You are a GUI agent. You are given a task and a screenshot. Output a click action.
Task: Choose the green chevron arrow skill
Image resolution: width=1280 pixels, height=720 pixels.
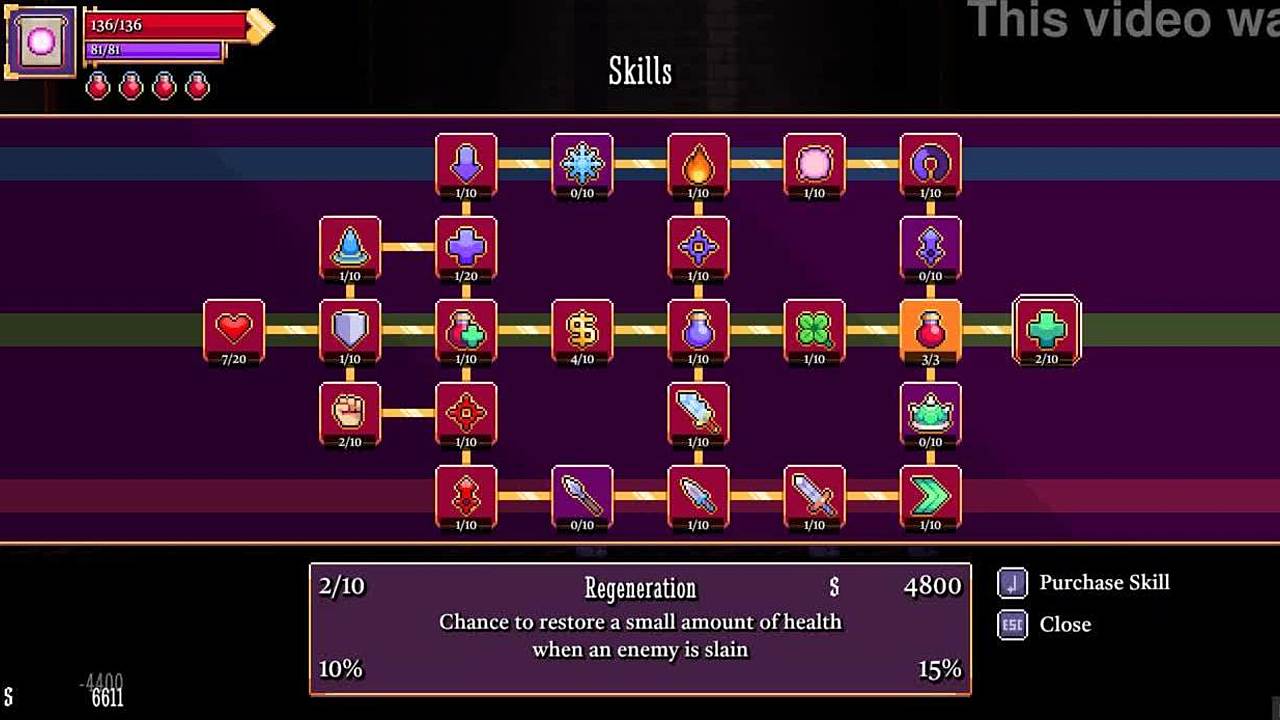click(x=930, y=495)
